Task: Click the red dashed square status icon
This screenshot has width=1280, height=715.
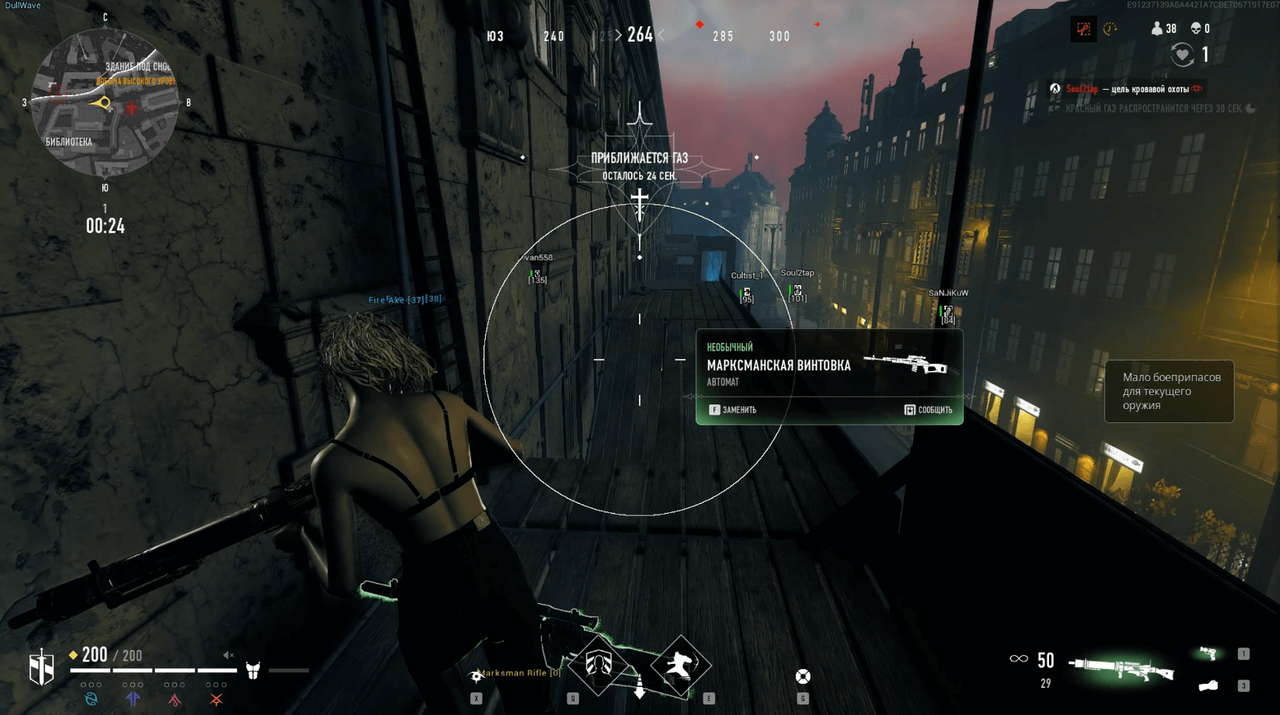Action: pos(1082,29)
